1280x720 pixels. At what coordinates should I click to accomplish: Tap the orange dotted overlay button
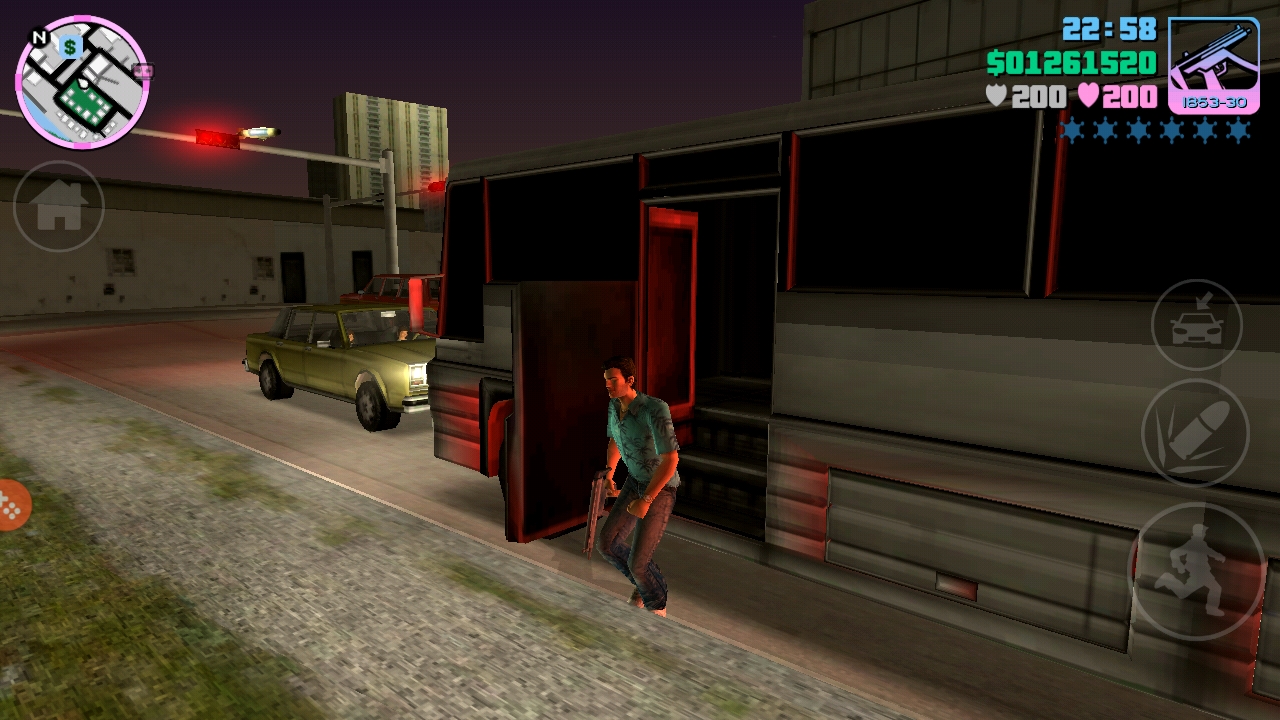pyautogui.click(x=10, y=507)
